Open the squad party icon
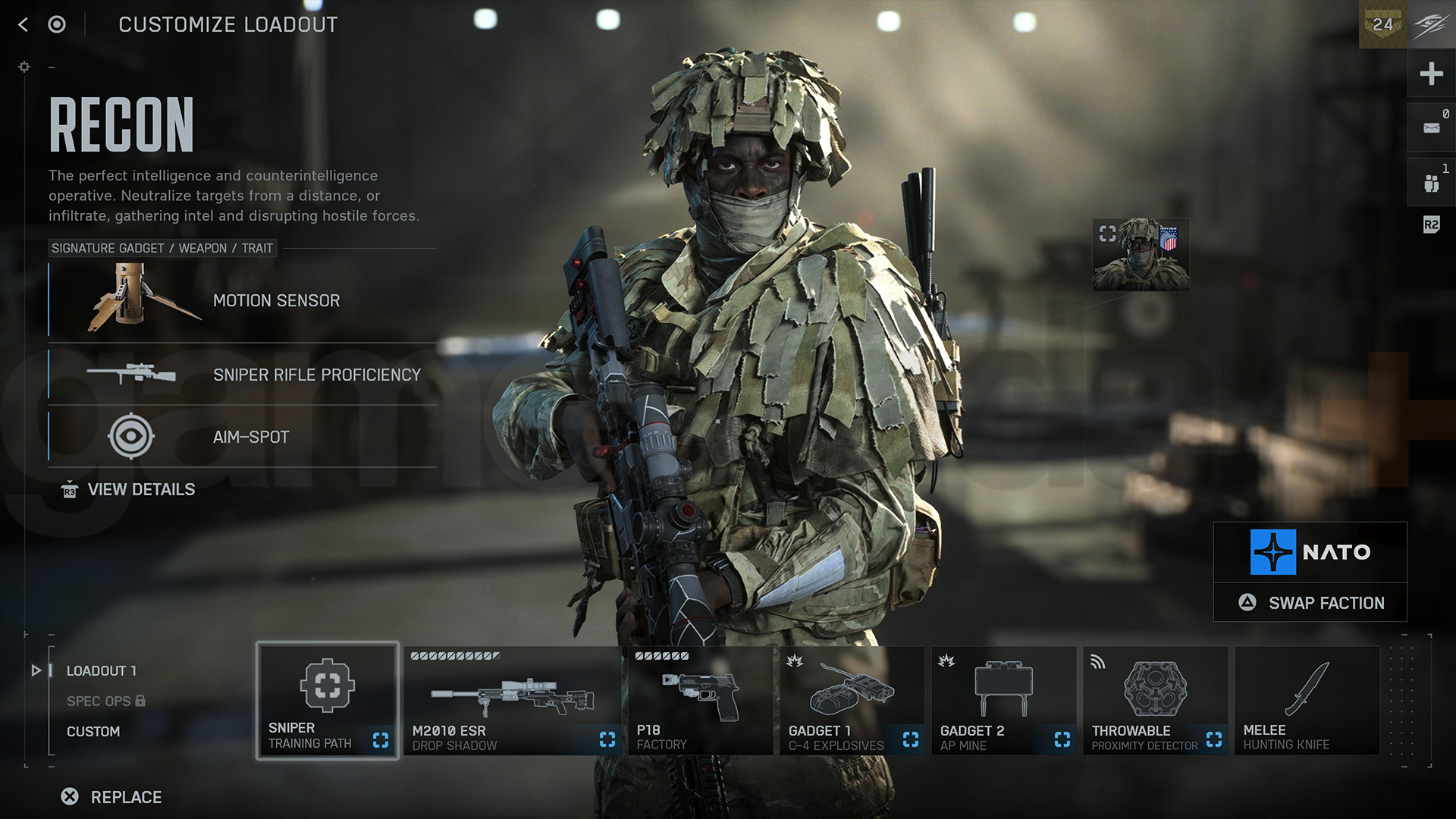 (1431, 183)
